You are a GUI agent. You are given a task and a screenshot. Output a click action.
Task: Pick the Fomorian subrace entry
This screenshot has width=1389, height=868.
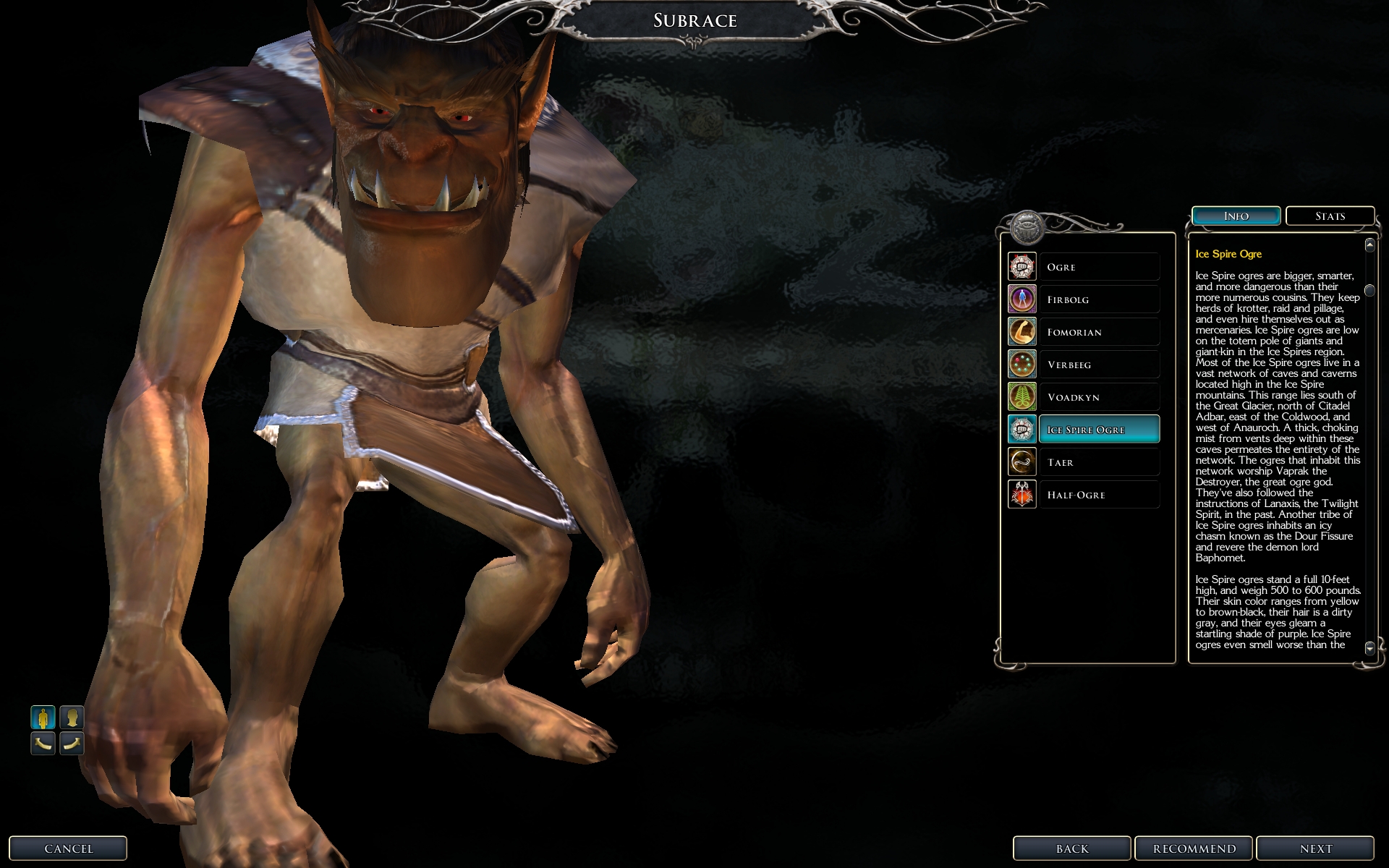pos(1098,332)
